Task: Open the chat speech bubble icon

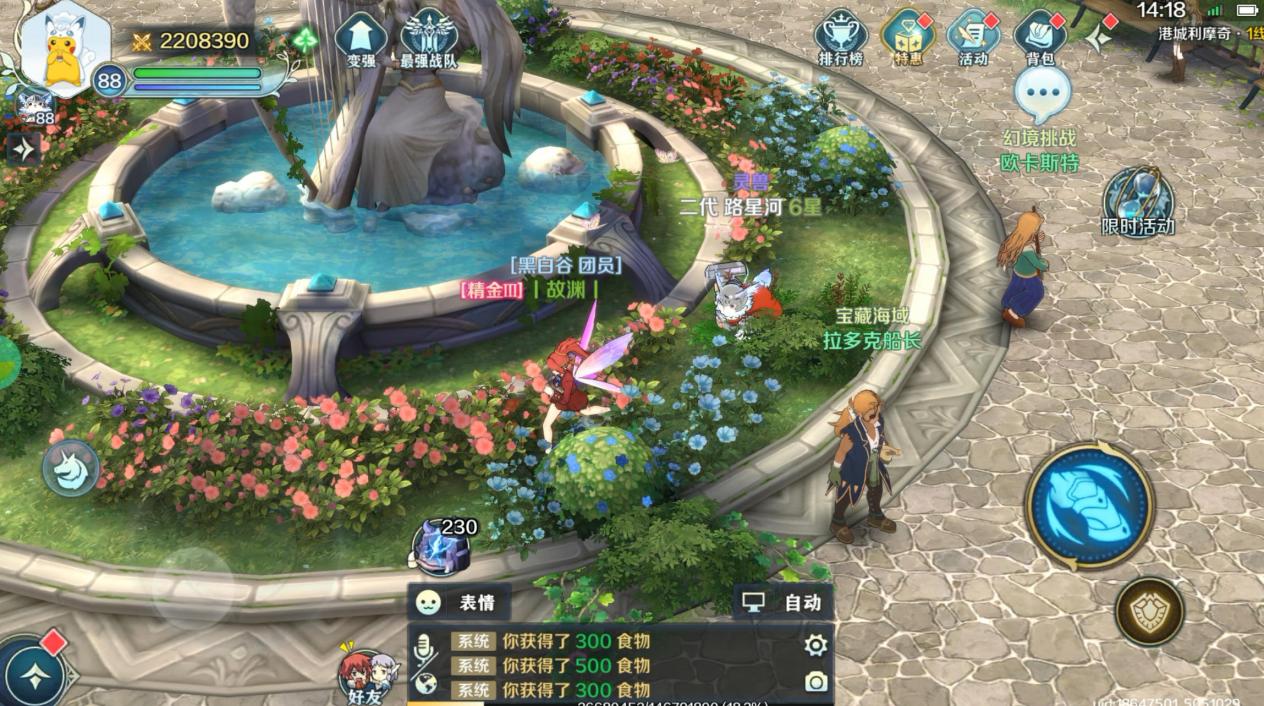Action: pyautogui.click(x=1042, y=94)
